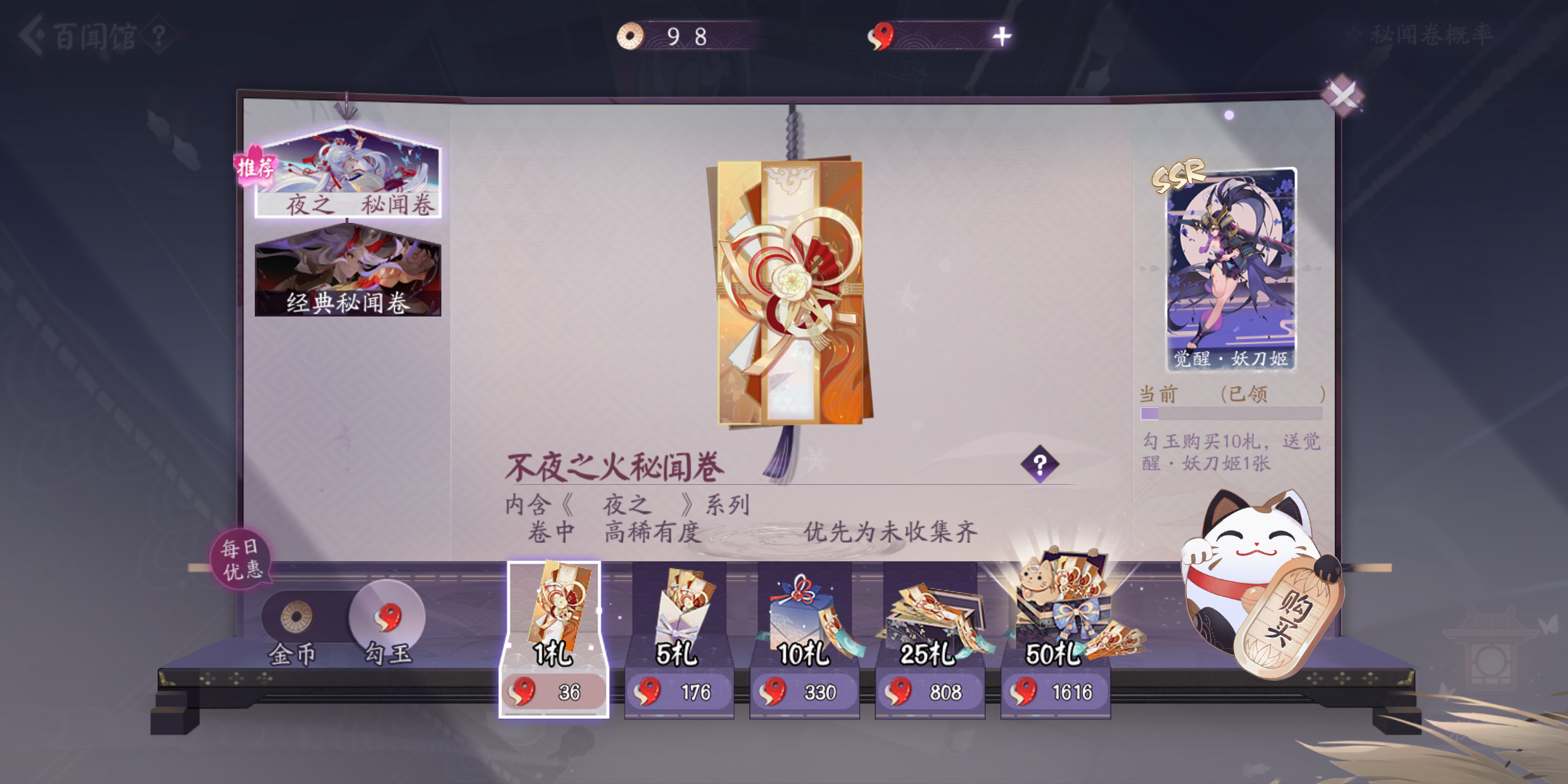Image resolution: width=1568 pixels, height=784 pixels.
Task: Open the 百闻馆 help question mark icon
Action: (159, 33)
